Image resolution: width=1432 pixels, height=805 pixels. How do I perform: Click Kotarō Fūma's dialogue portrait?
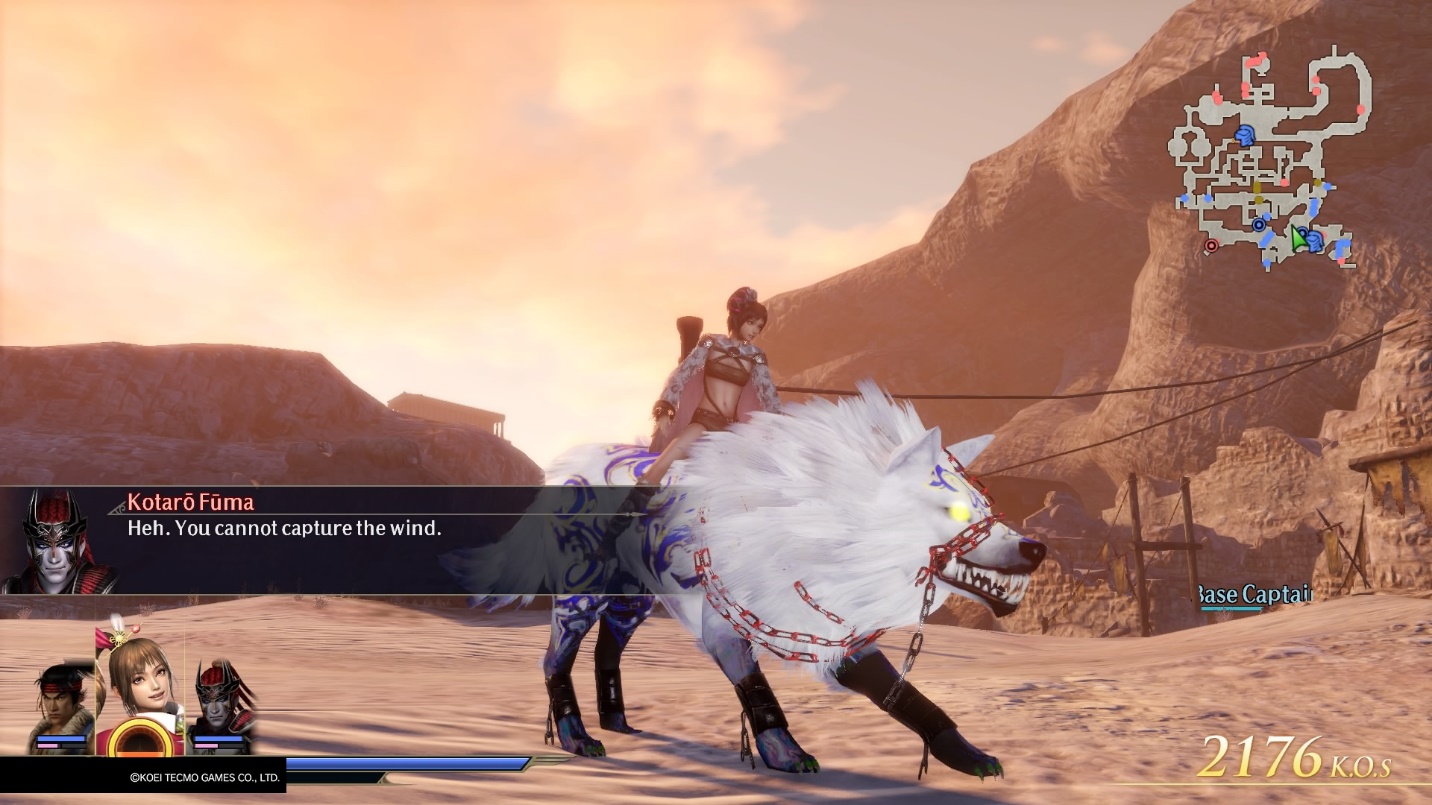(58, 542)
